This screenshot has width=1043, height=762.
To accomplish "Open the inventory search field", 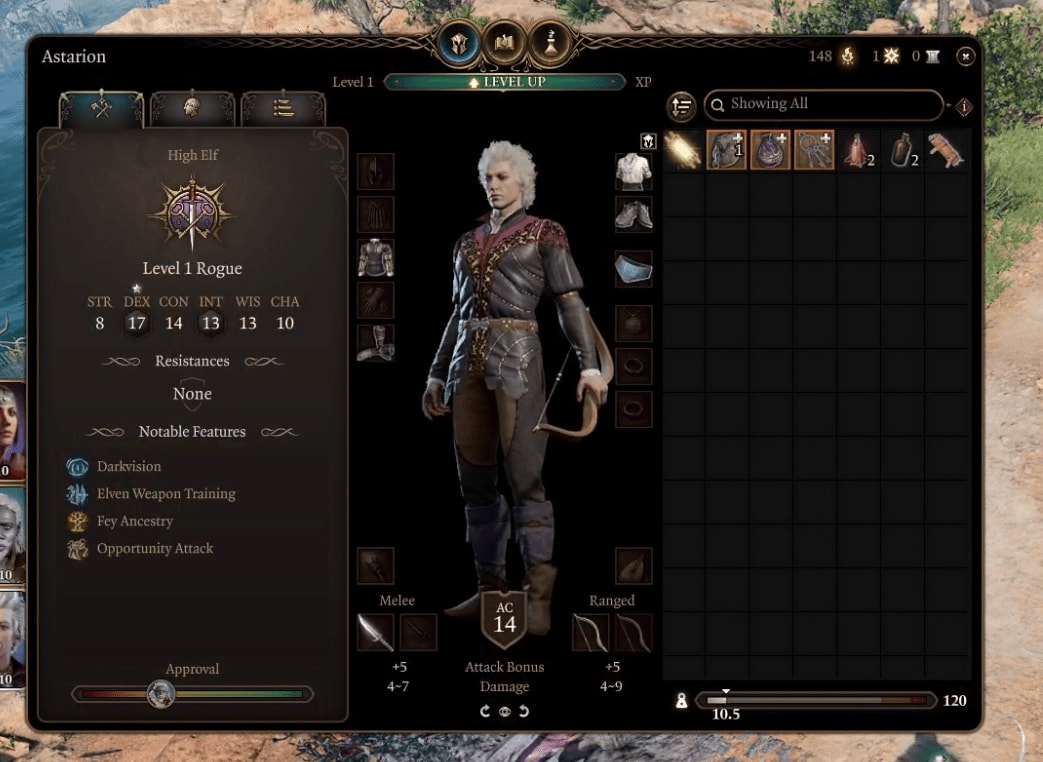I will point(823,104).
